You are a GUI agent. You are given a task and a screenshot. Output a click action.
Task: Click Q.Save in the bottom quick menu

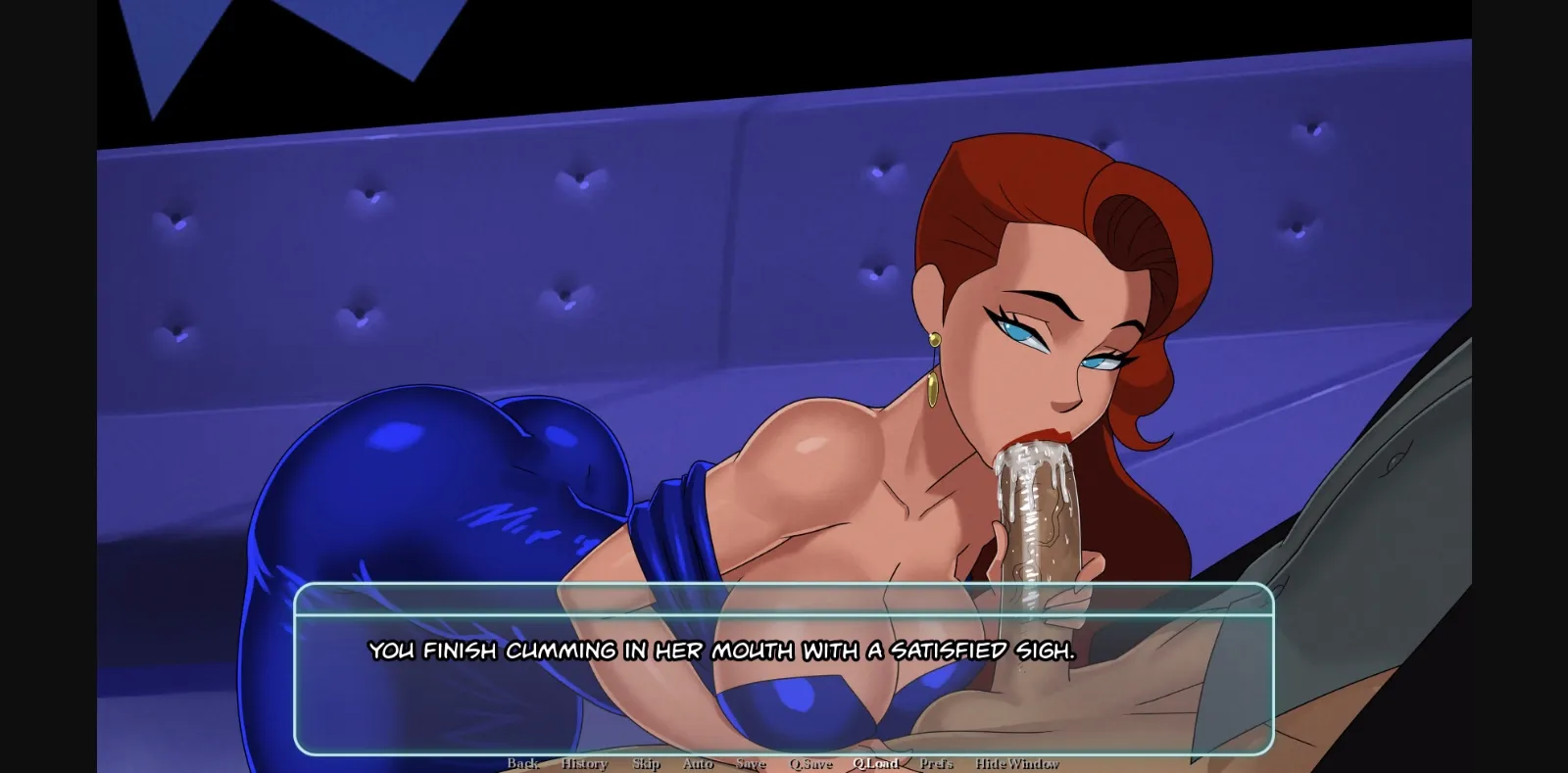(x=809, y=764)
